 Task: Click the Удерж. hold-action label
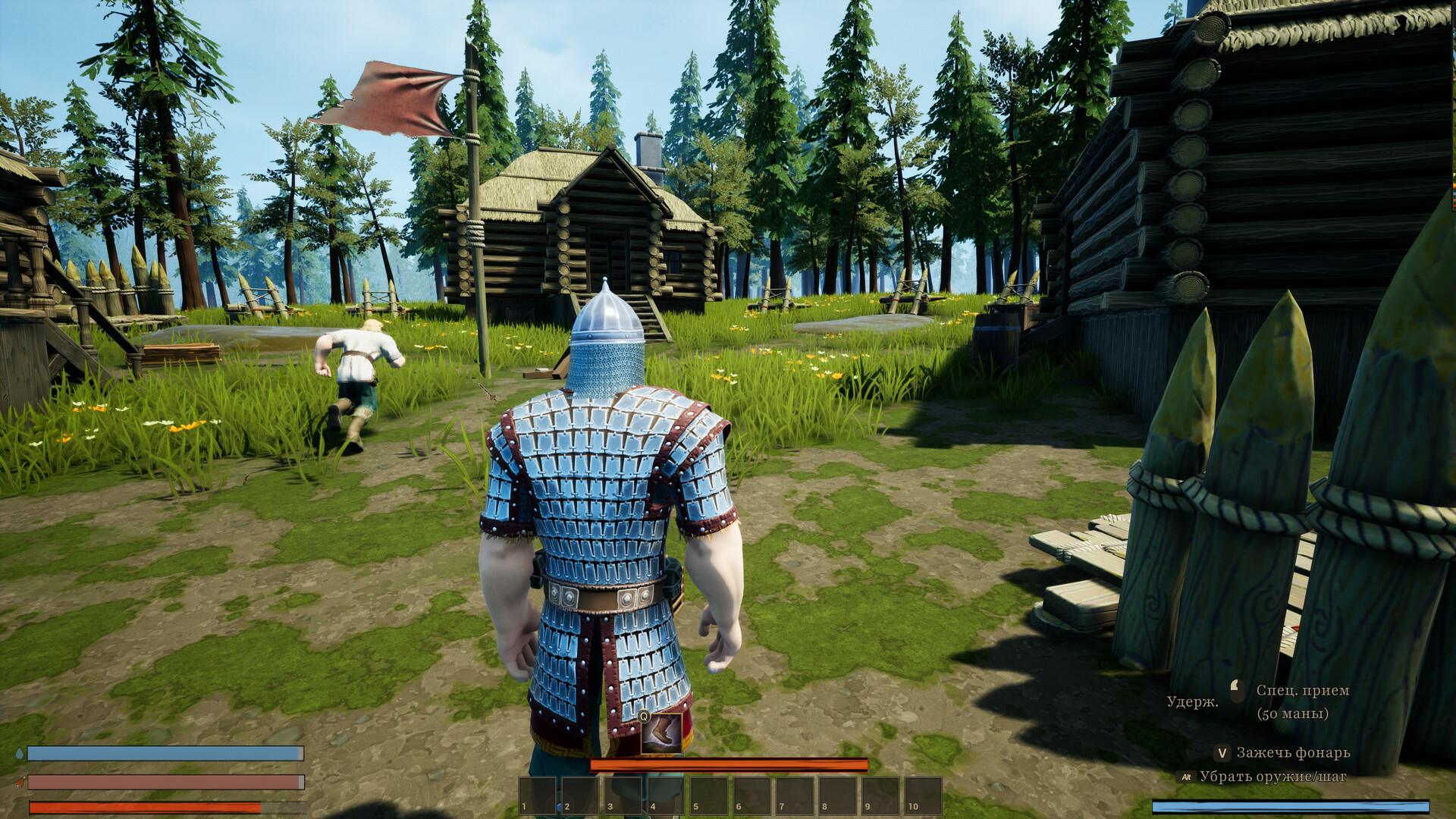tap(1193, 701)
